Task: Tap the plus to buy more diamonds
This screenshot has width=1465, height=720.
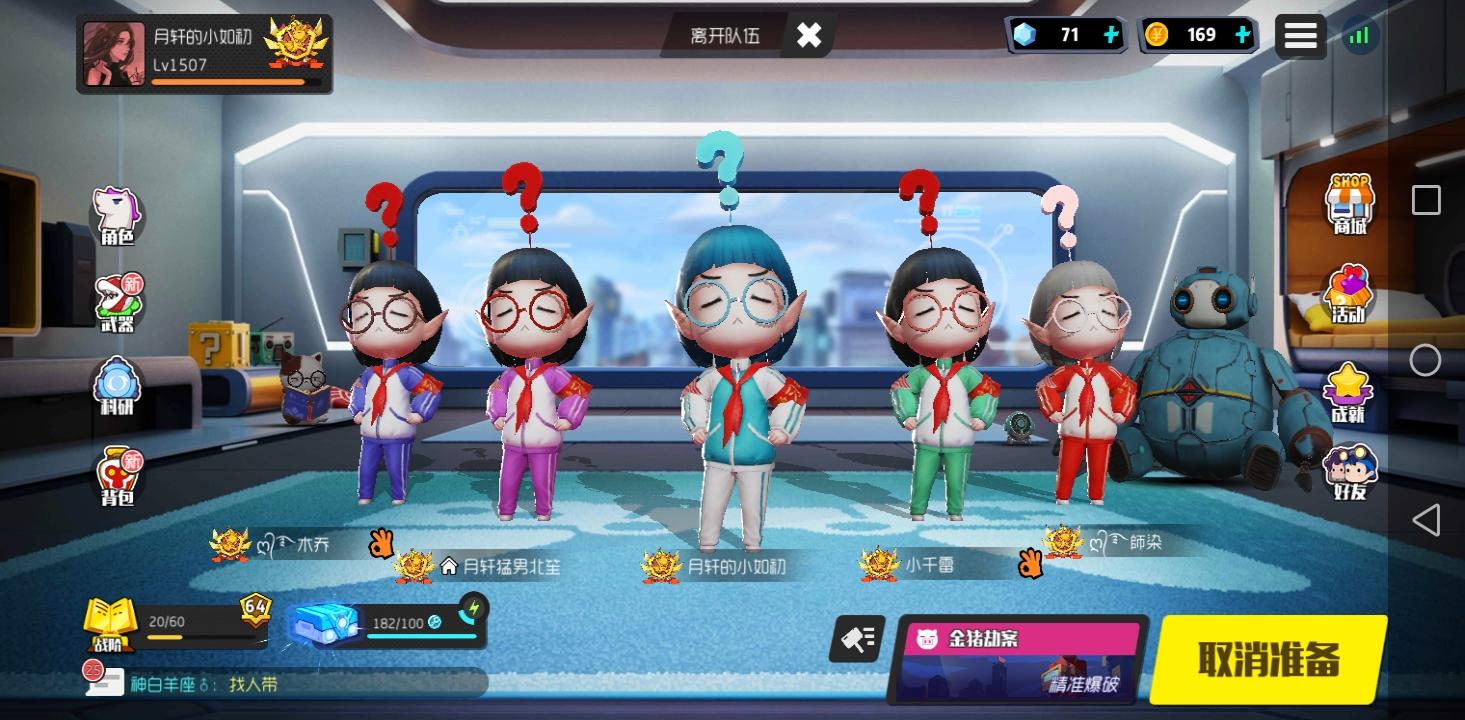Action: [x=1110, y=35]
